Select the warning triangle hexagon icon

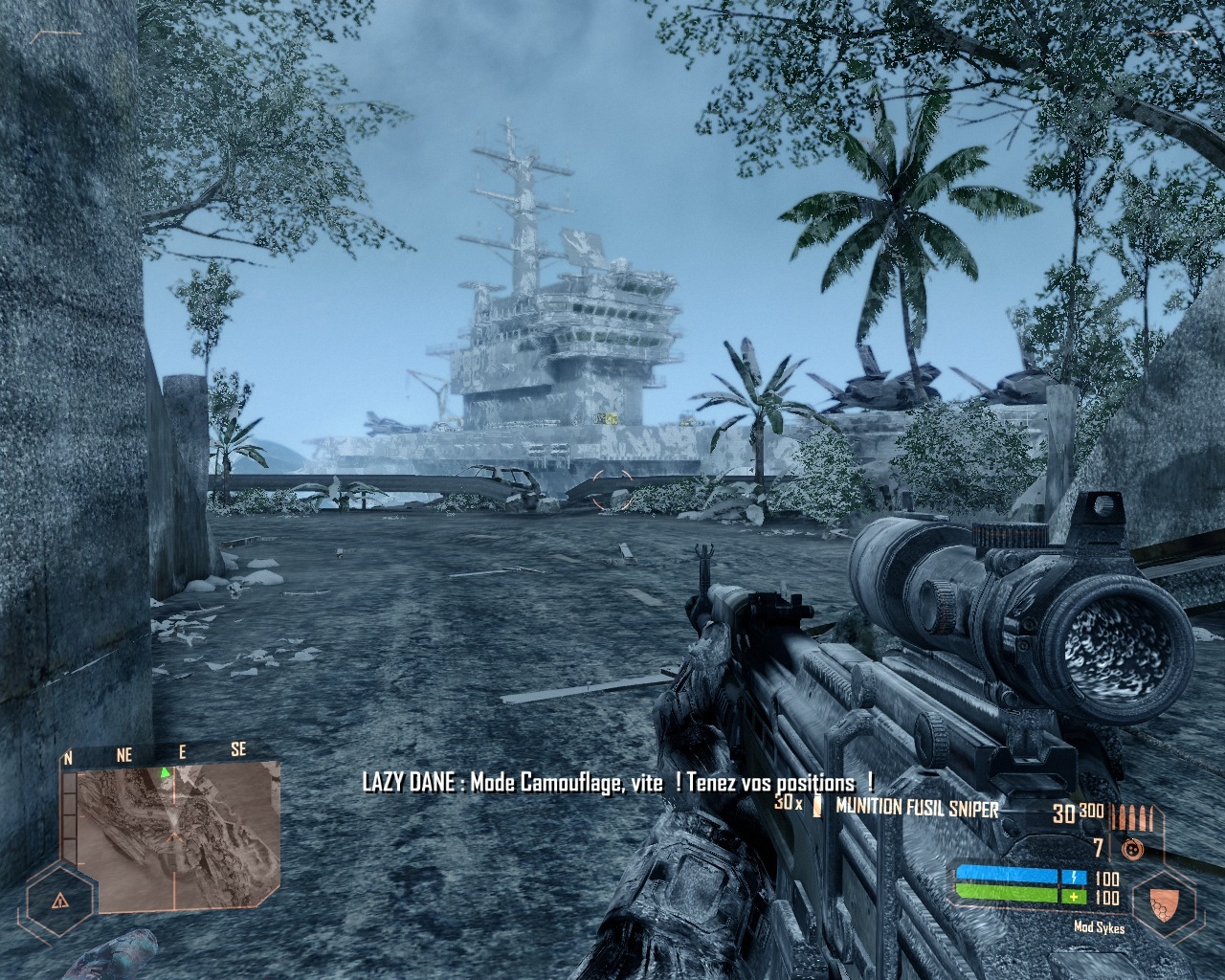pyautogui.click(x=60, y=900)
